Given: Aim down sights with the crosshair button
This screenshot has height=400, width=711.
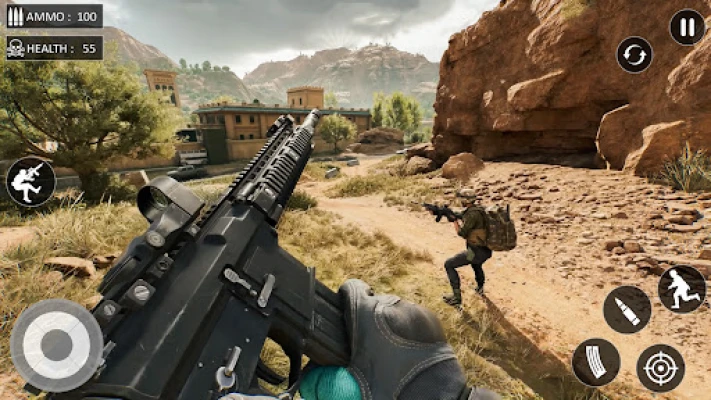Looking at the screenshot, I should point(660,367).
